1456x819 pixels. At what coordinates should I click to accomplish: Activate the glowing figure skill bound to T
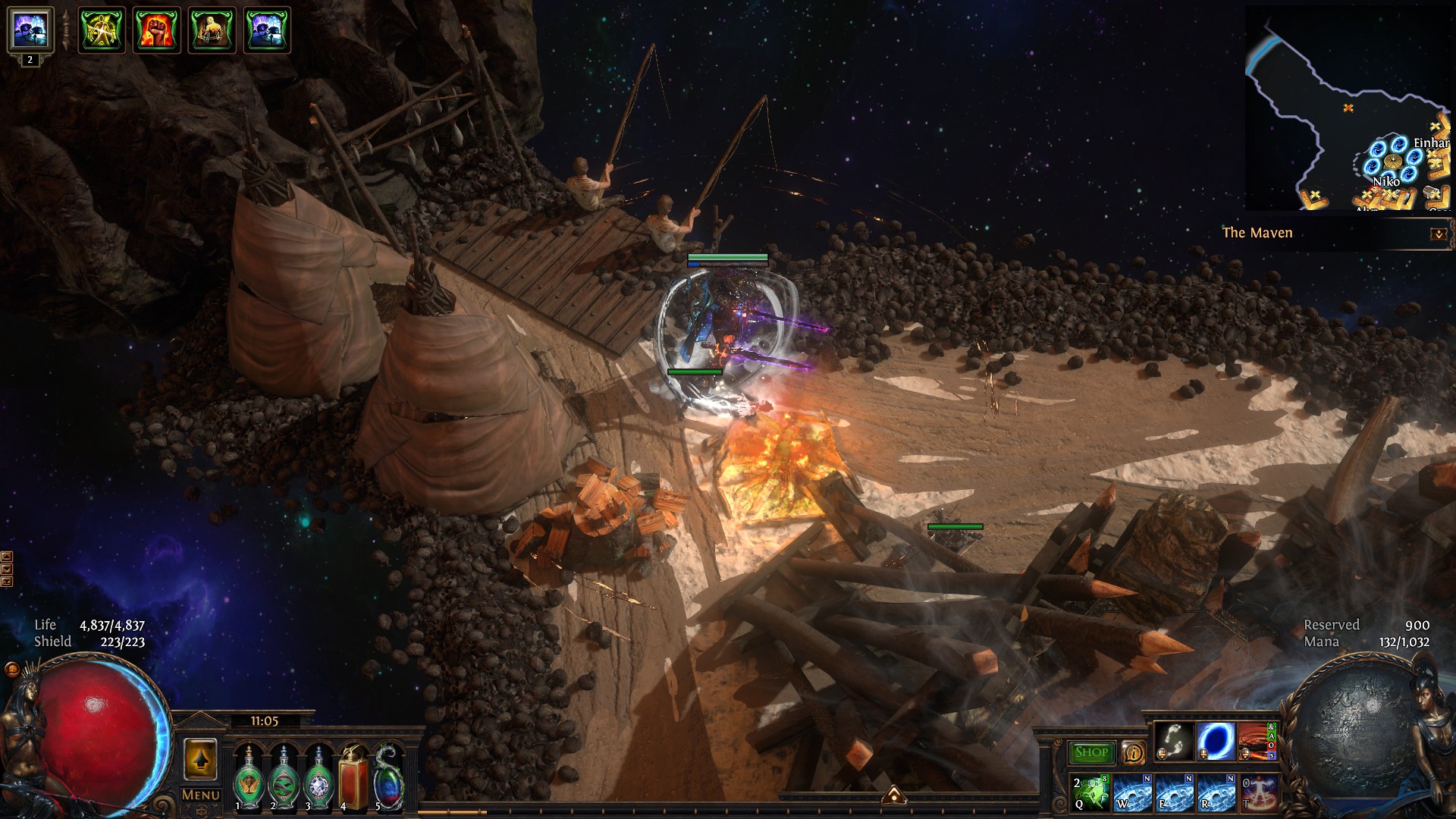1258,792
